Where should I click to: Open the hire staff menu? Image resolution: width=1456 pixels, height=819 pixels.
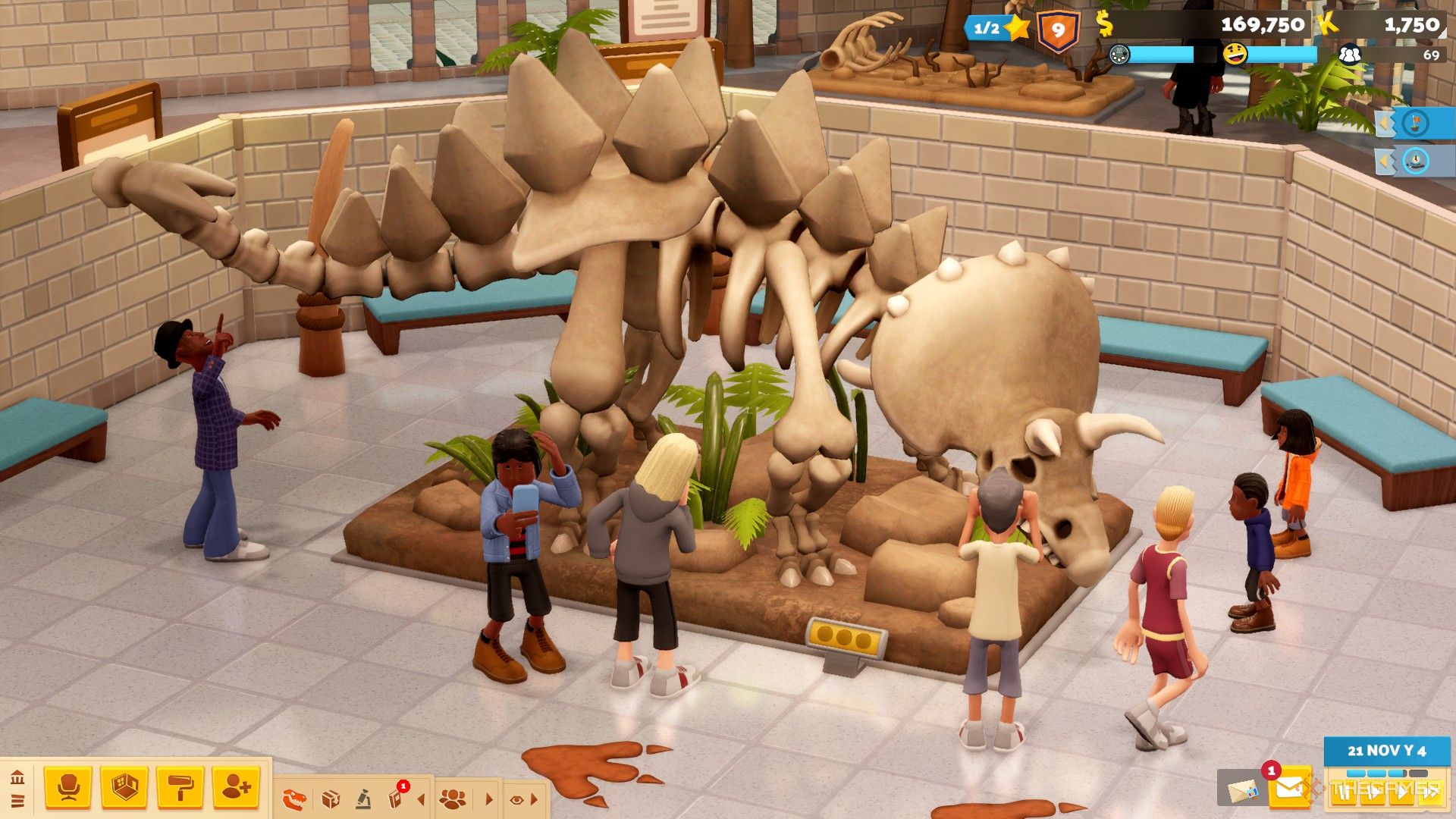pyautogui.click(x=236, y=788)
